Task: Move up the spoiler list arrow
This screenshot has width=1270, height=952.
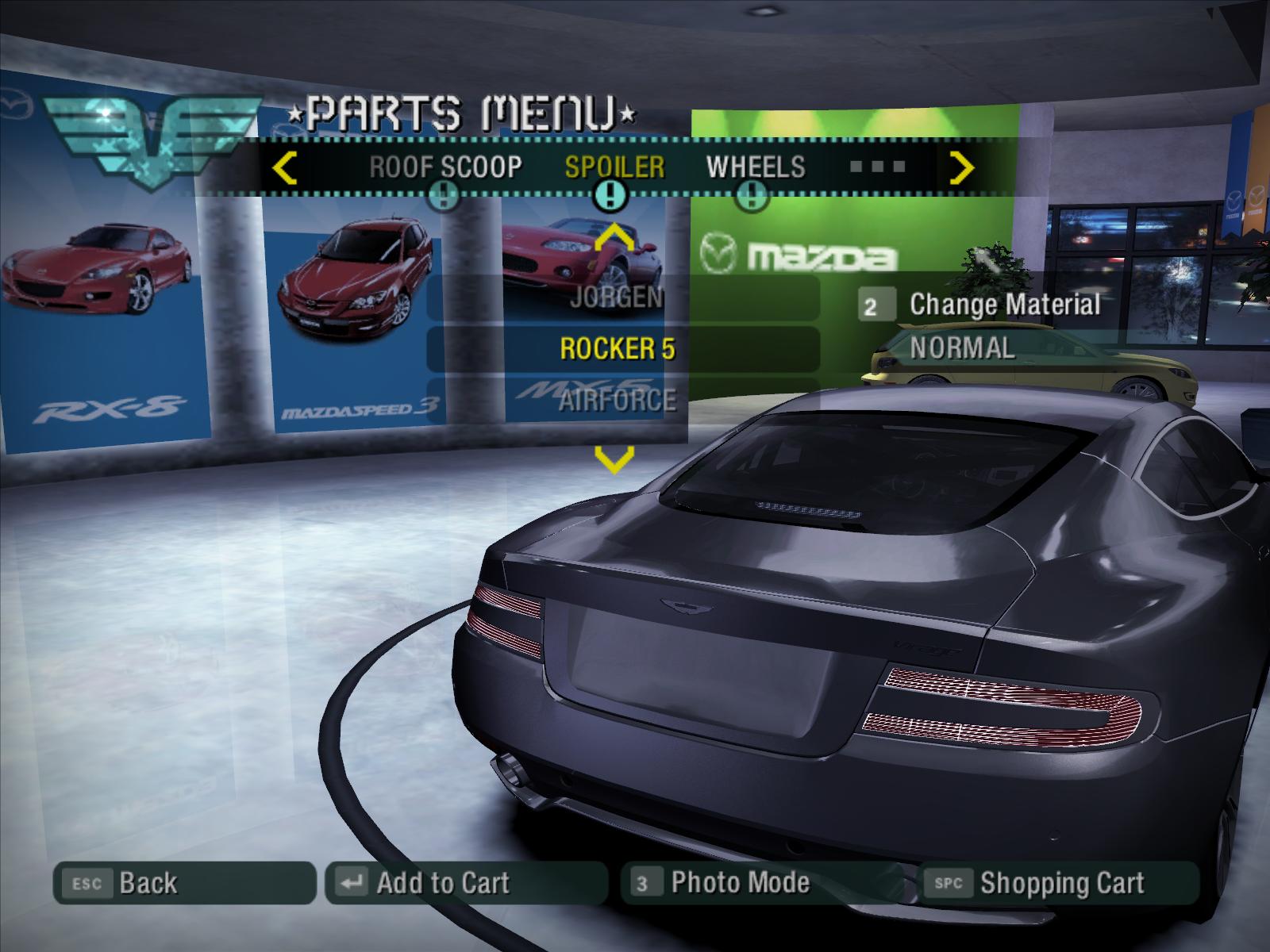Action: pyautogui.click(x=614, y=236)
